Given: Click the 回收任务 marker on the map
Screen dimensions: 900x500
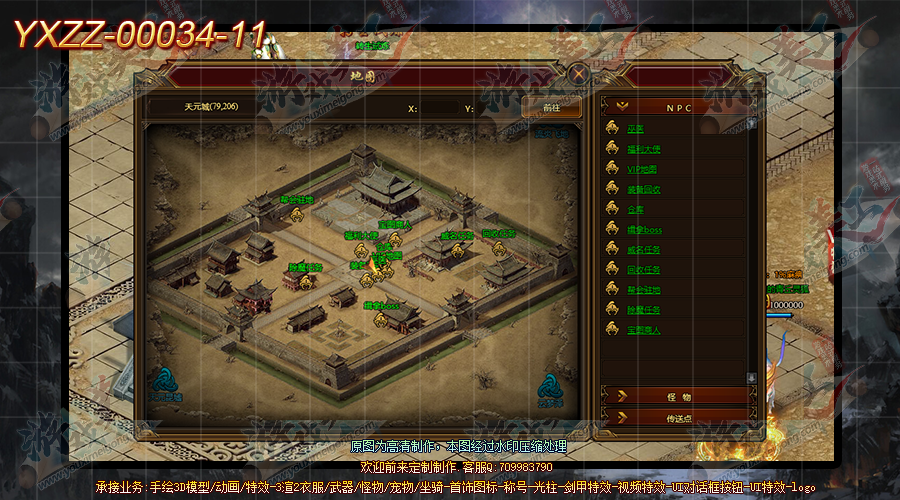Looking at the screenshot, I should point(498,235).
